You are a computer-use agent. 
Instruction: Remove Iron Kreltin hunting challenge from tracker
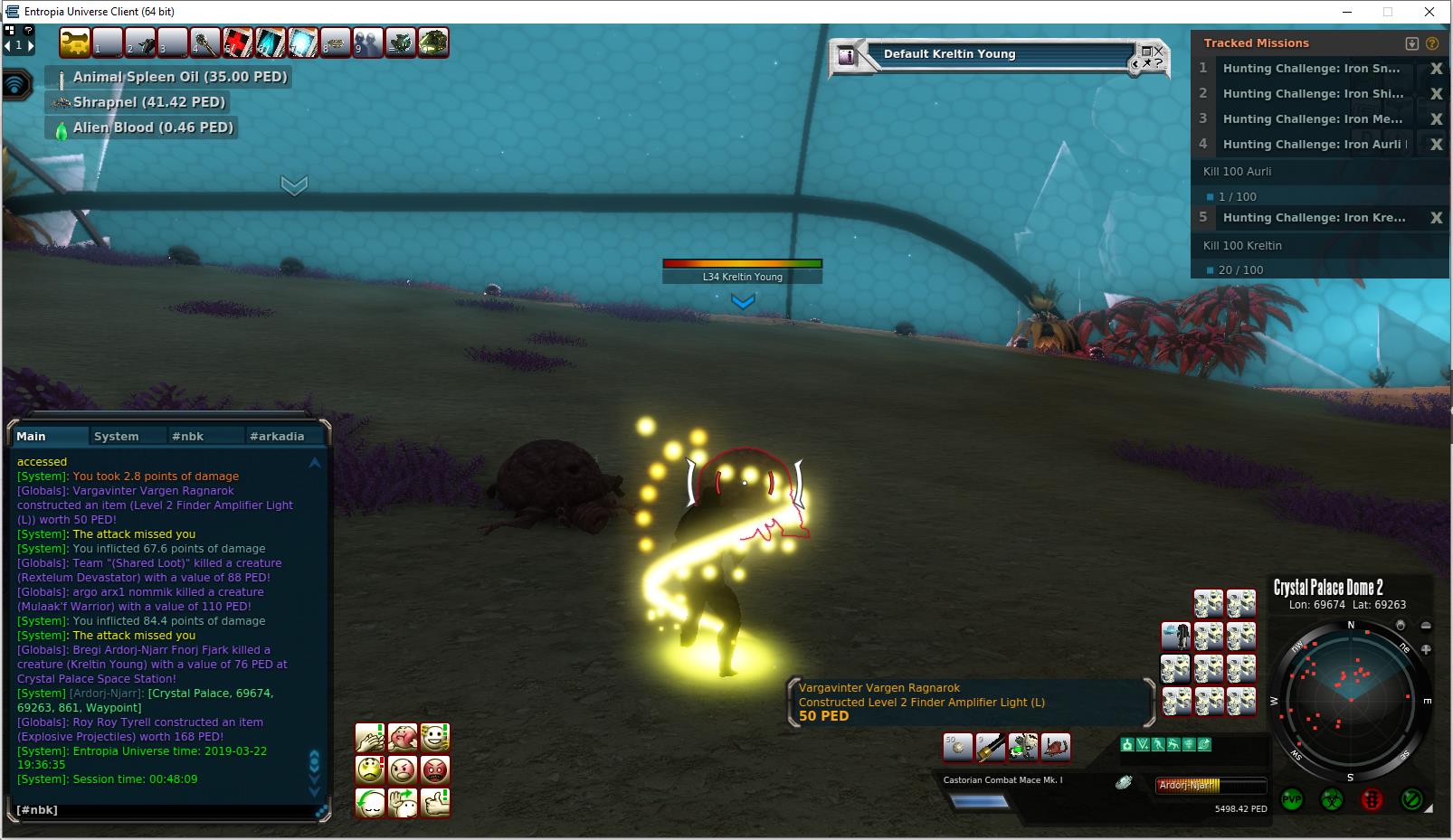(x=1436, y=218)
